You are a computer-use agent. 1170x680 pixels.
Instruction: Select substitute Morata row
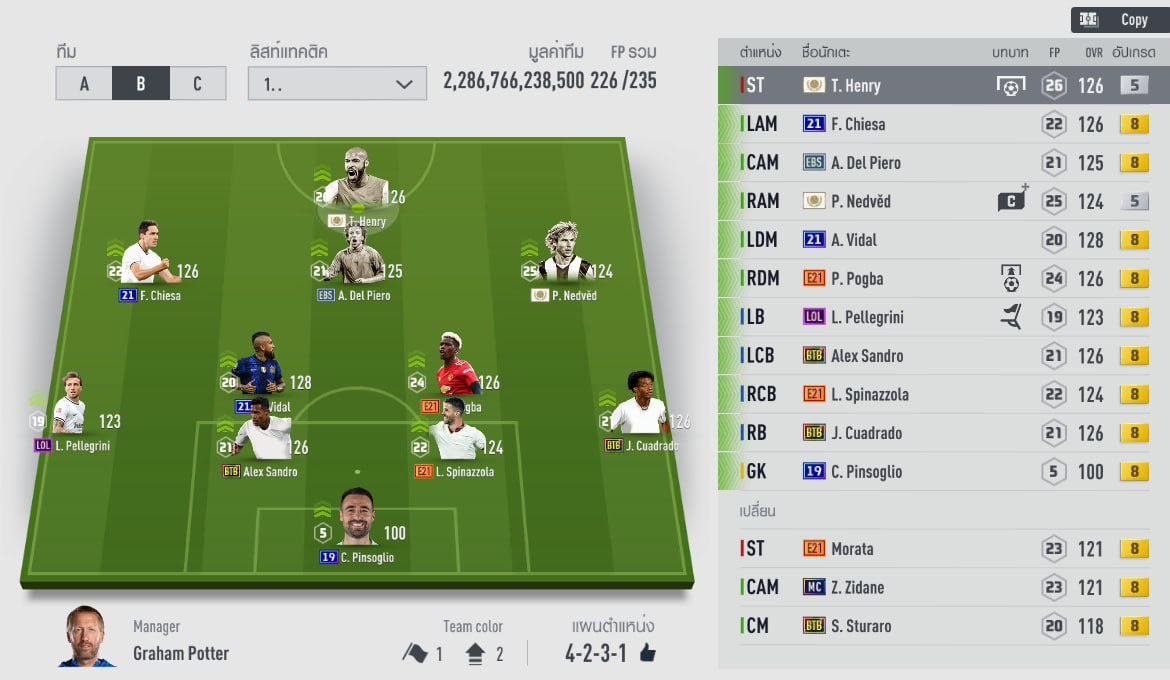[940, 548]
